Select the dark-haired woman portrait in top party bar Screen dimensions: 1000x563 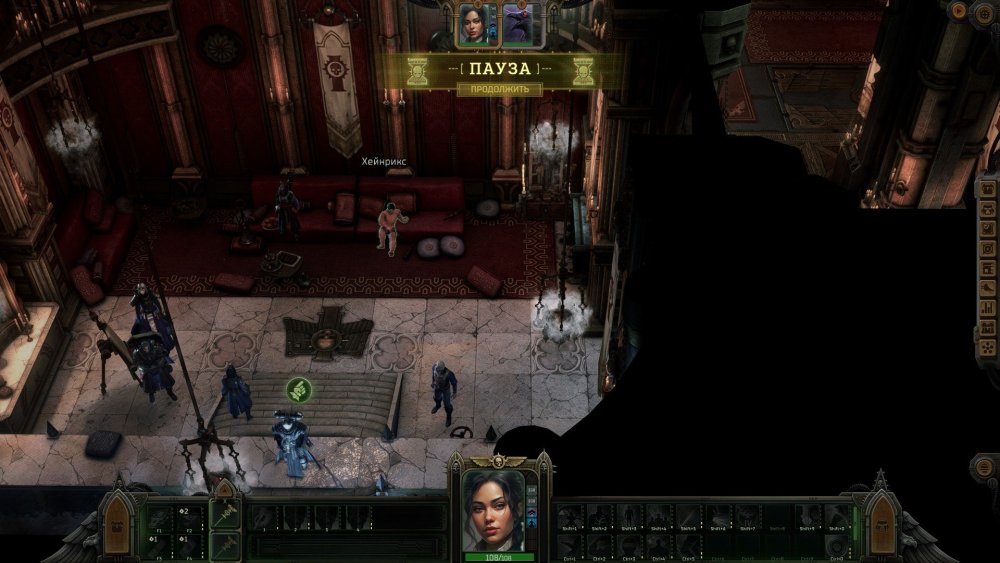point(471,24)
